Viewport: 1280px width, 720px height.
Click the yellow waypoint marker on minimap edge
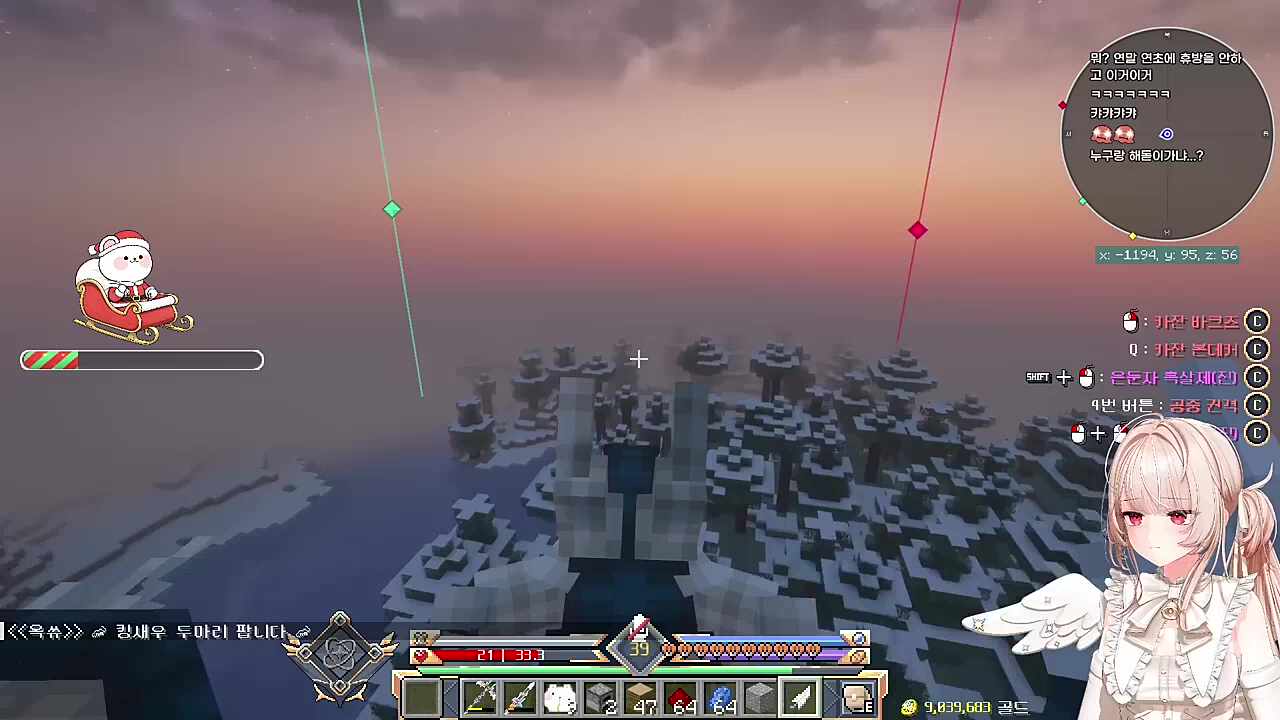pos(1133,235)
